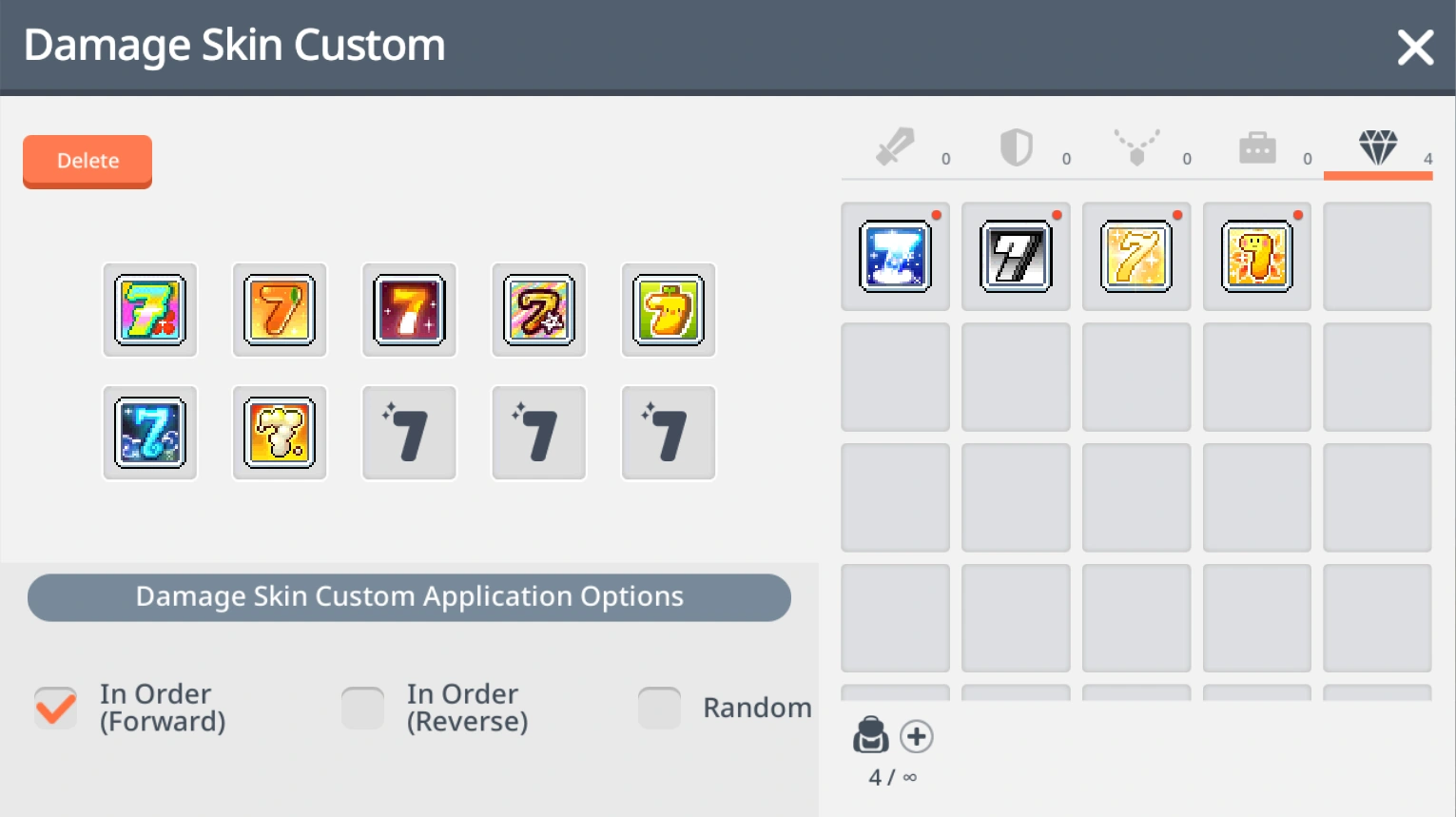The image size is (1456, 817).
Task: Select the gem tab showing 4 items
Action: click(x=1377, y=146)
